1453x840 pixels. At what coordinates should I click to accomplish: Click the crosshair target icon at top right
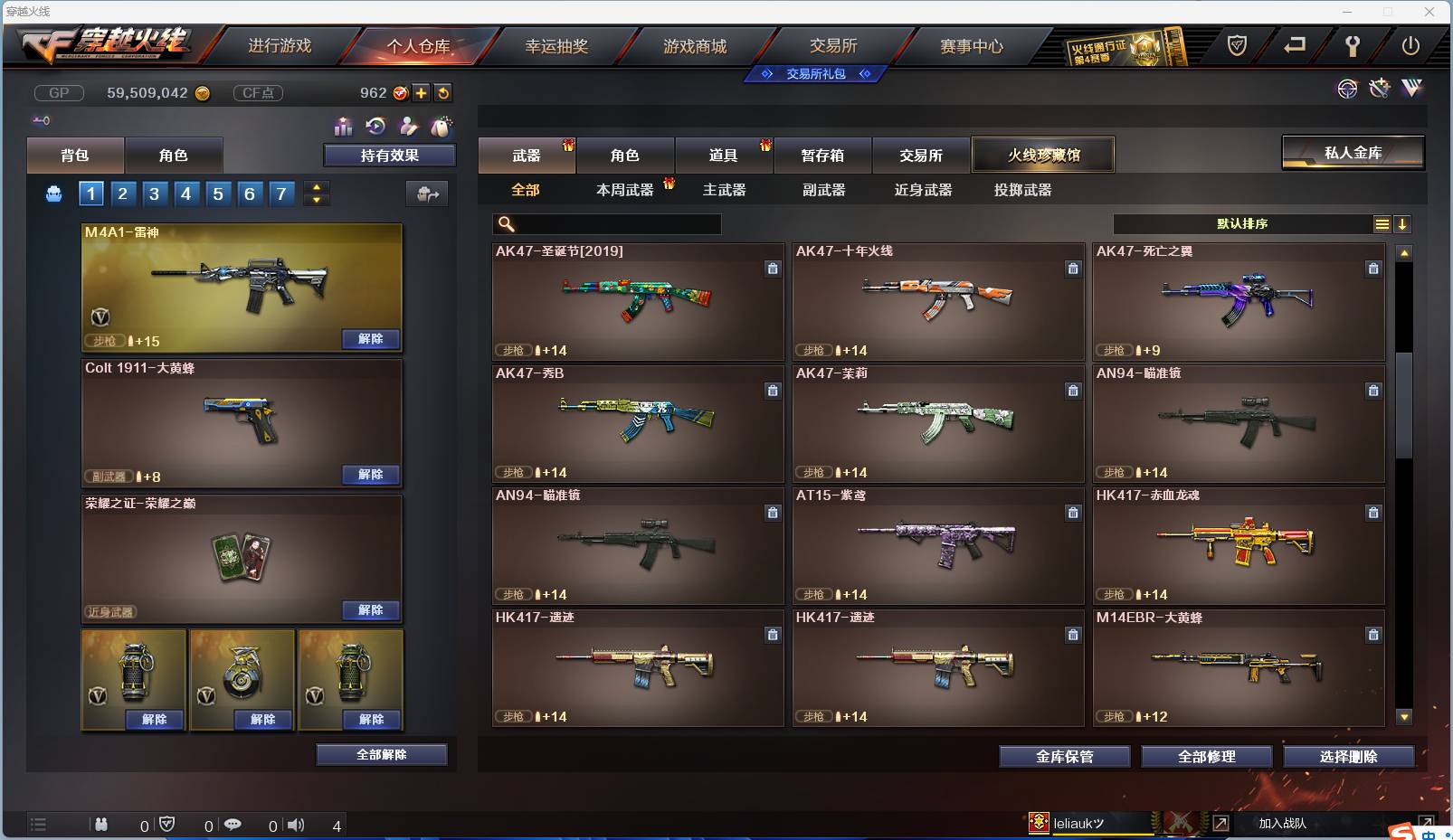(x=1347, y=89)
